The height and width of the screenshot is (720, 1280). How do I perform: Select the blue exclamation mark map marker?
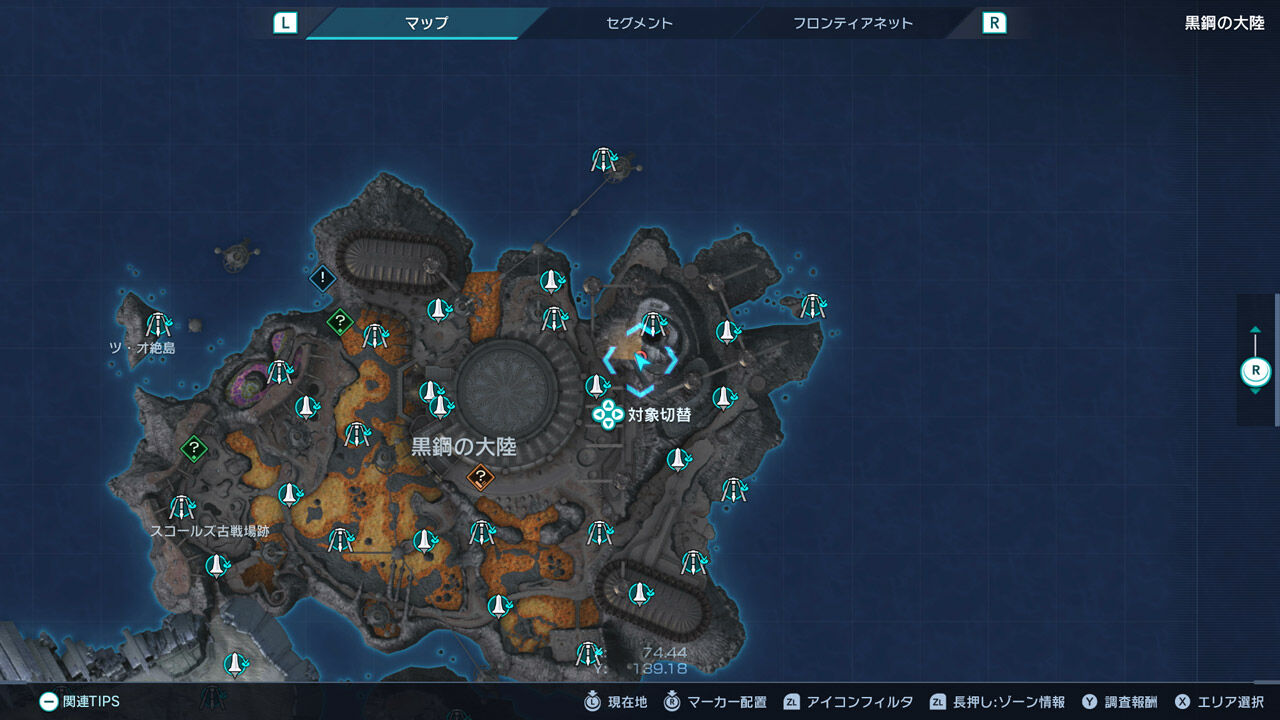pos(322,277)
